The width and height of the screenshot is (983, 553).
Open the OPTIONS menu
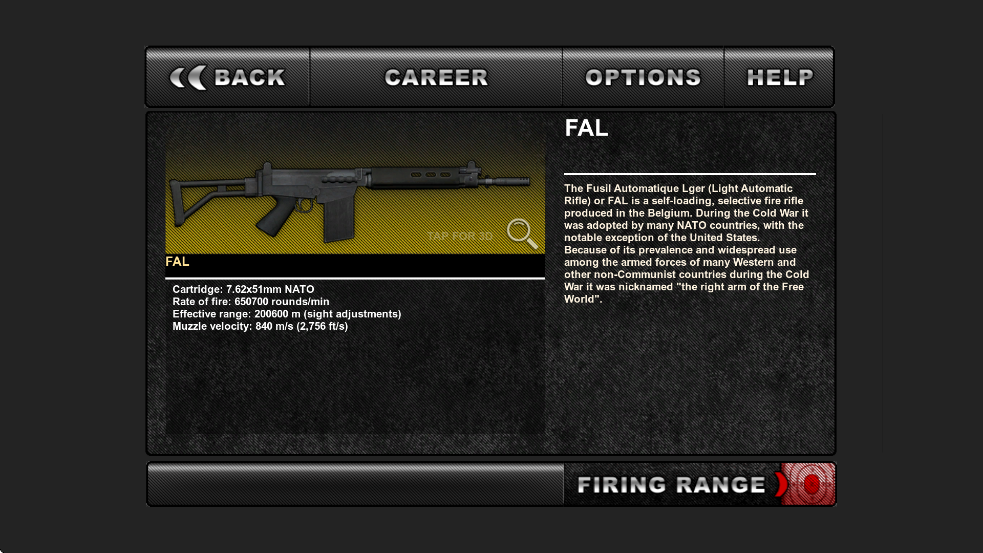(x=643, y=78)
